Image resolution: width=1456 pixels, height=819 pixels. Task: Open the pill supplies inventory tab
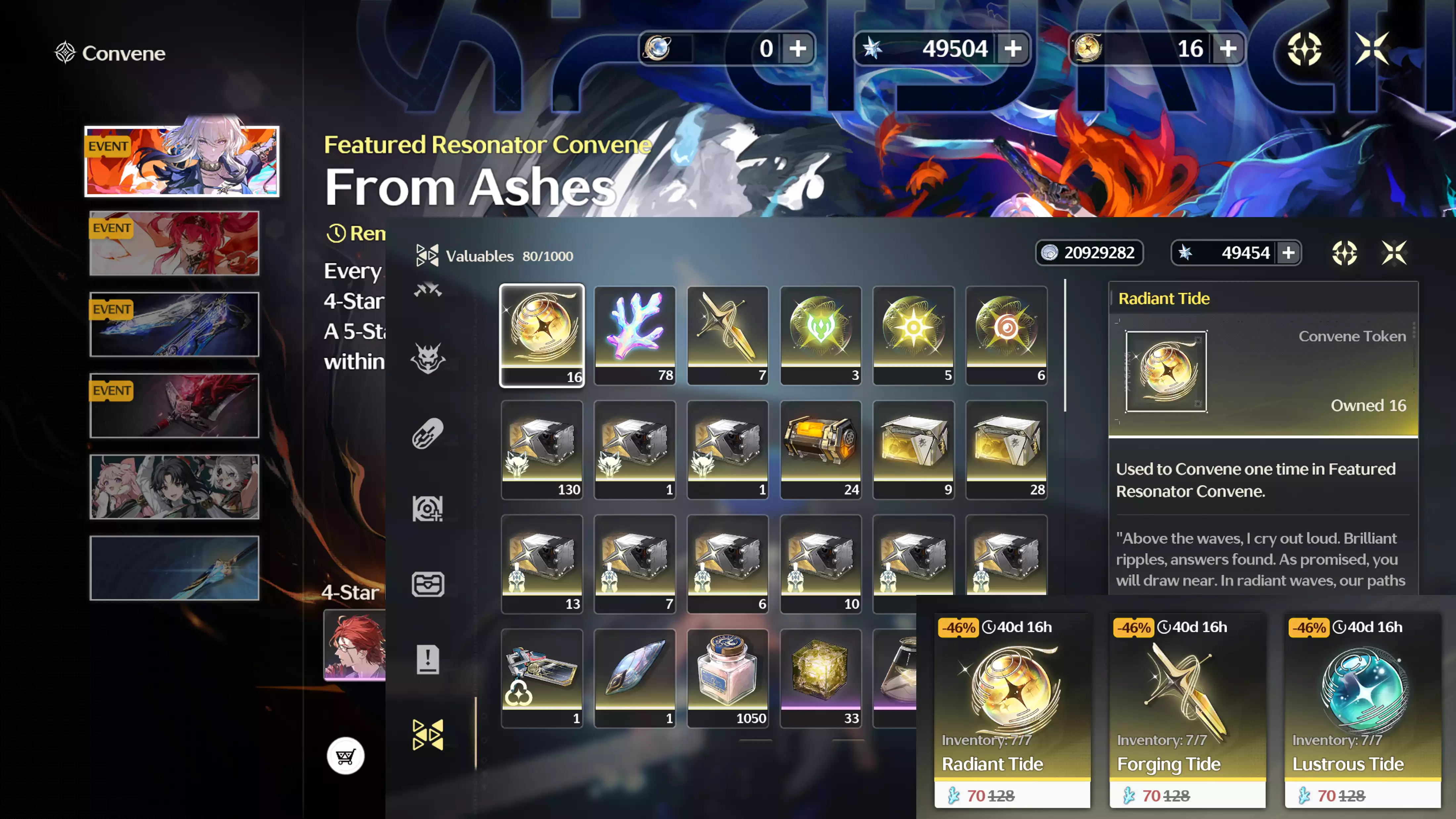point(428,433)
